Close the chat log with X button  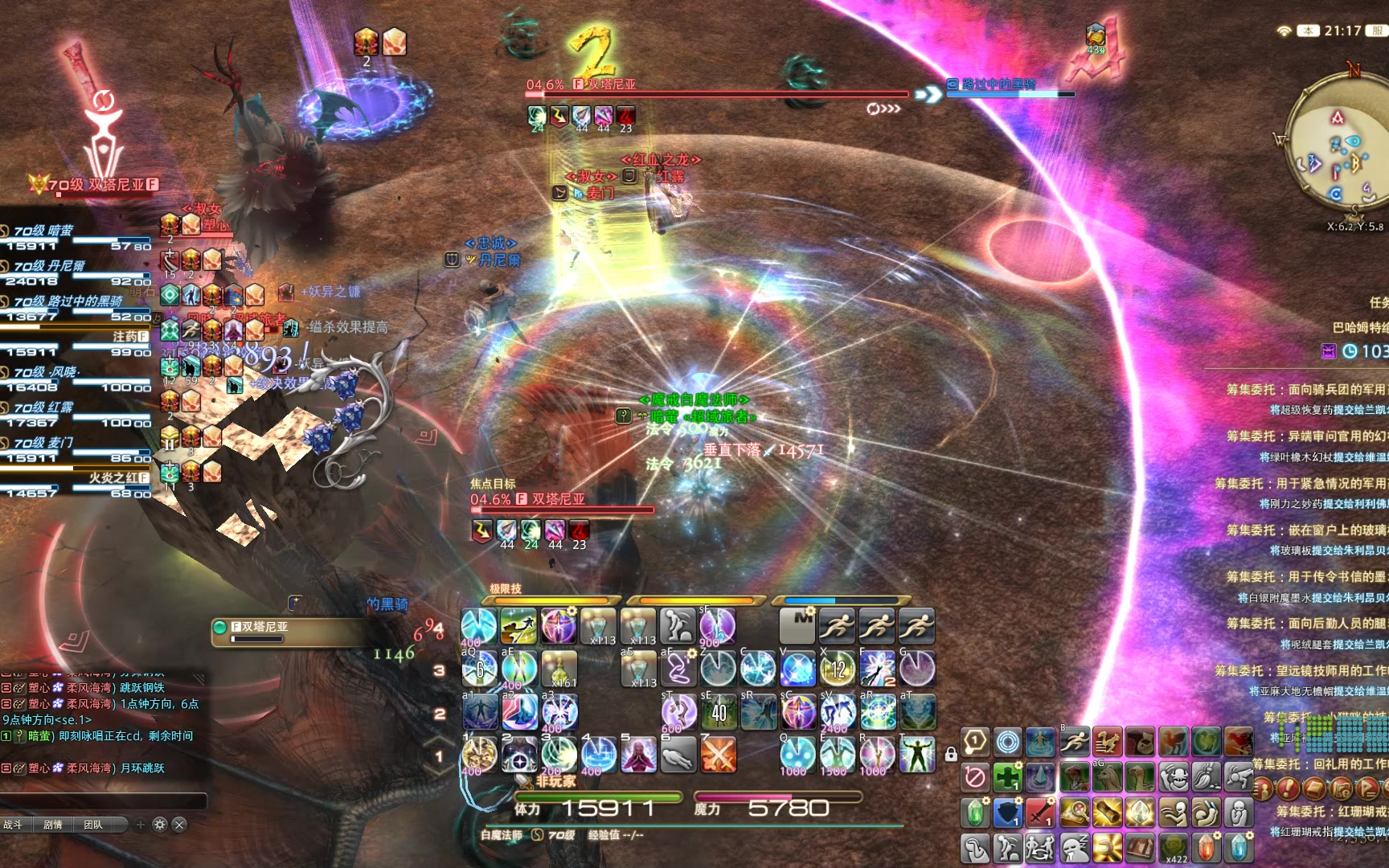[179, 825]
